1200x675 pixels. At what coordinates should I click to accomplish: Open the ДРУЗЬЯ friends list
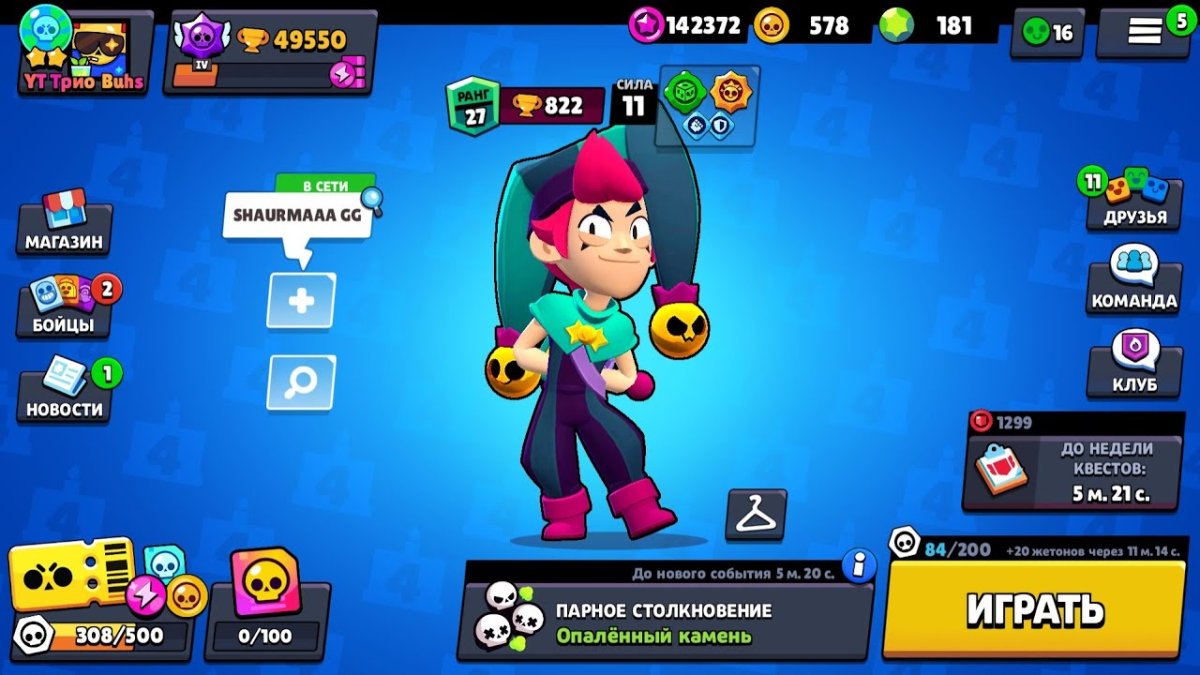(x=1134, y=199)
